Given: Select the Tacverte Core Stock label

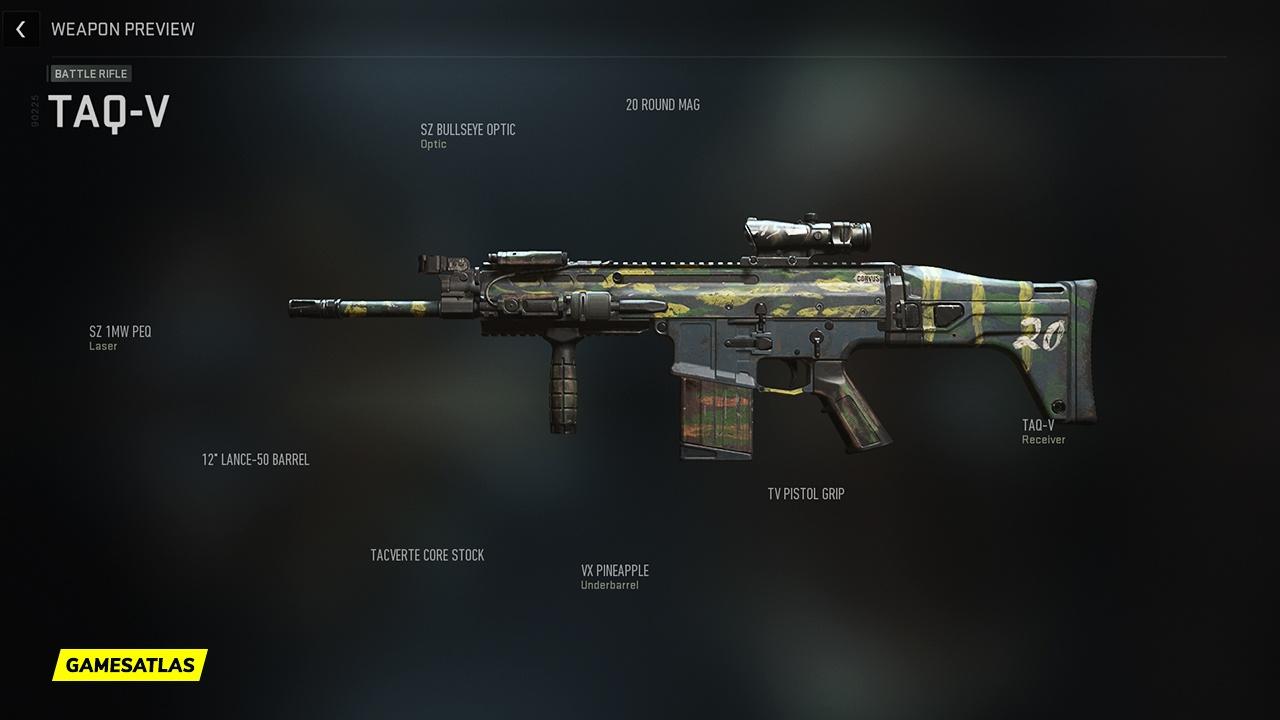Looking at the screenshot, I should coord(427,555).
